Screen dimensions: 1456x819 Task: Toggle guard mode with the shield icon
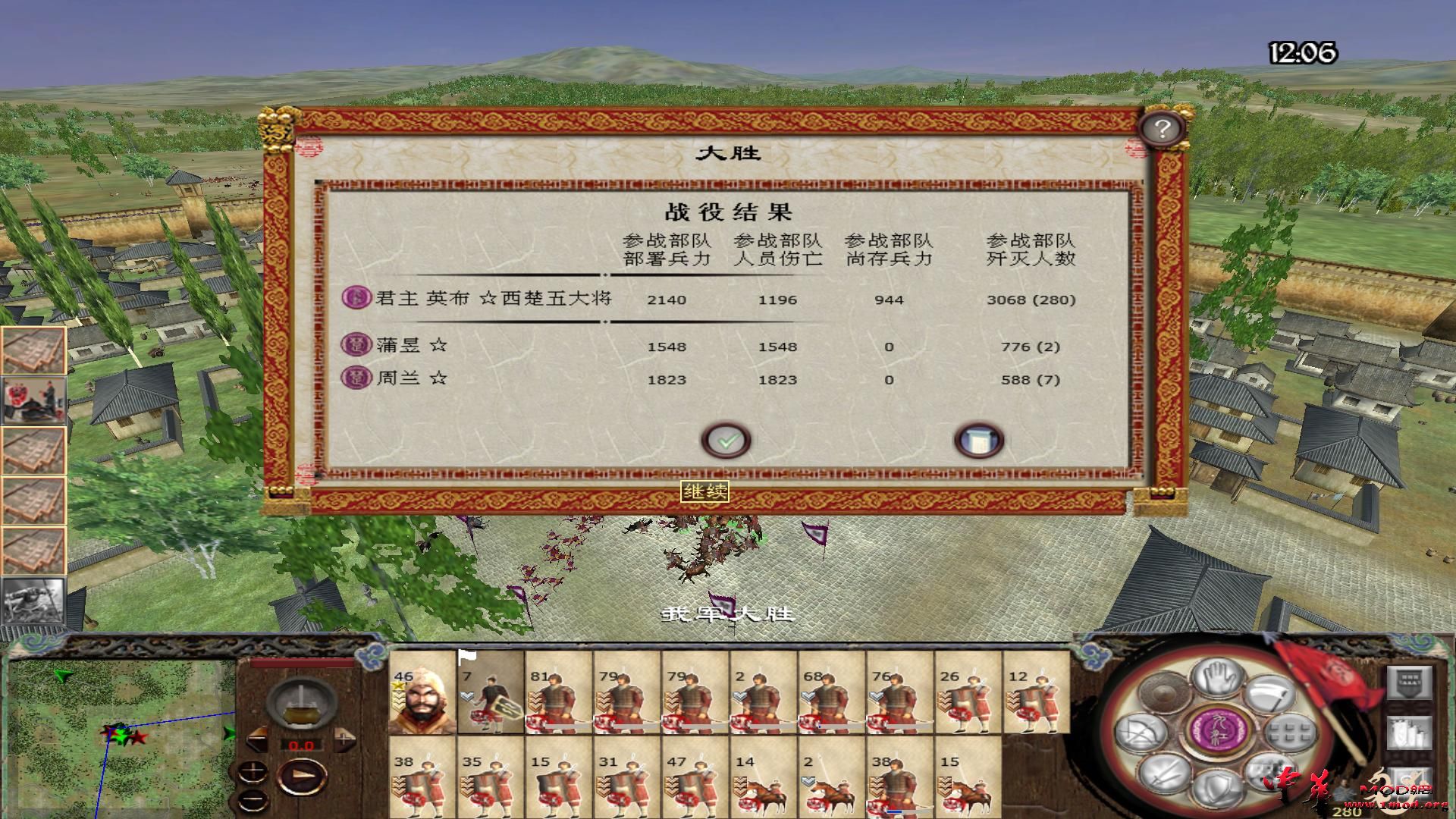(x=1219, y=789)
